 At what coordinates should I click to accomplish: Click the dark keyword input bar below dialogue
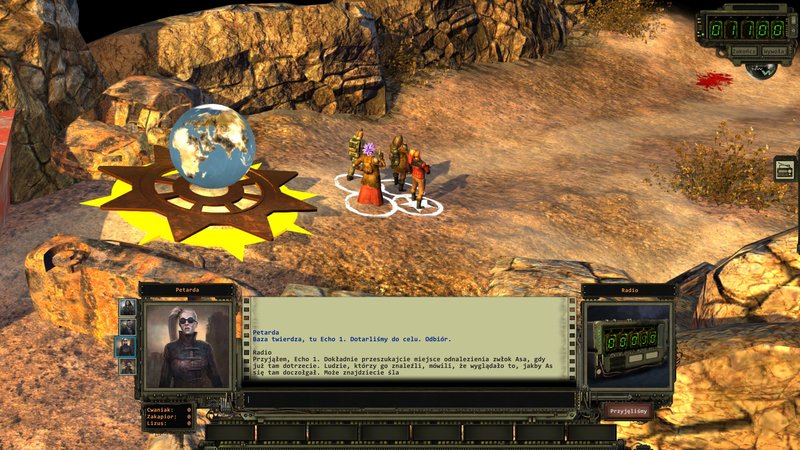click(410, 399)
